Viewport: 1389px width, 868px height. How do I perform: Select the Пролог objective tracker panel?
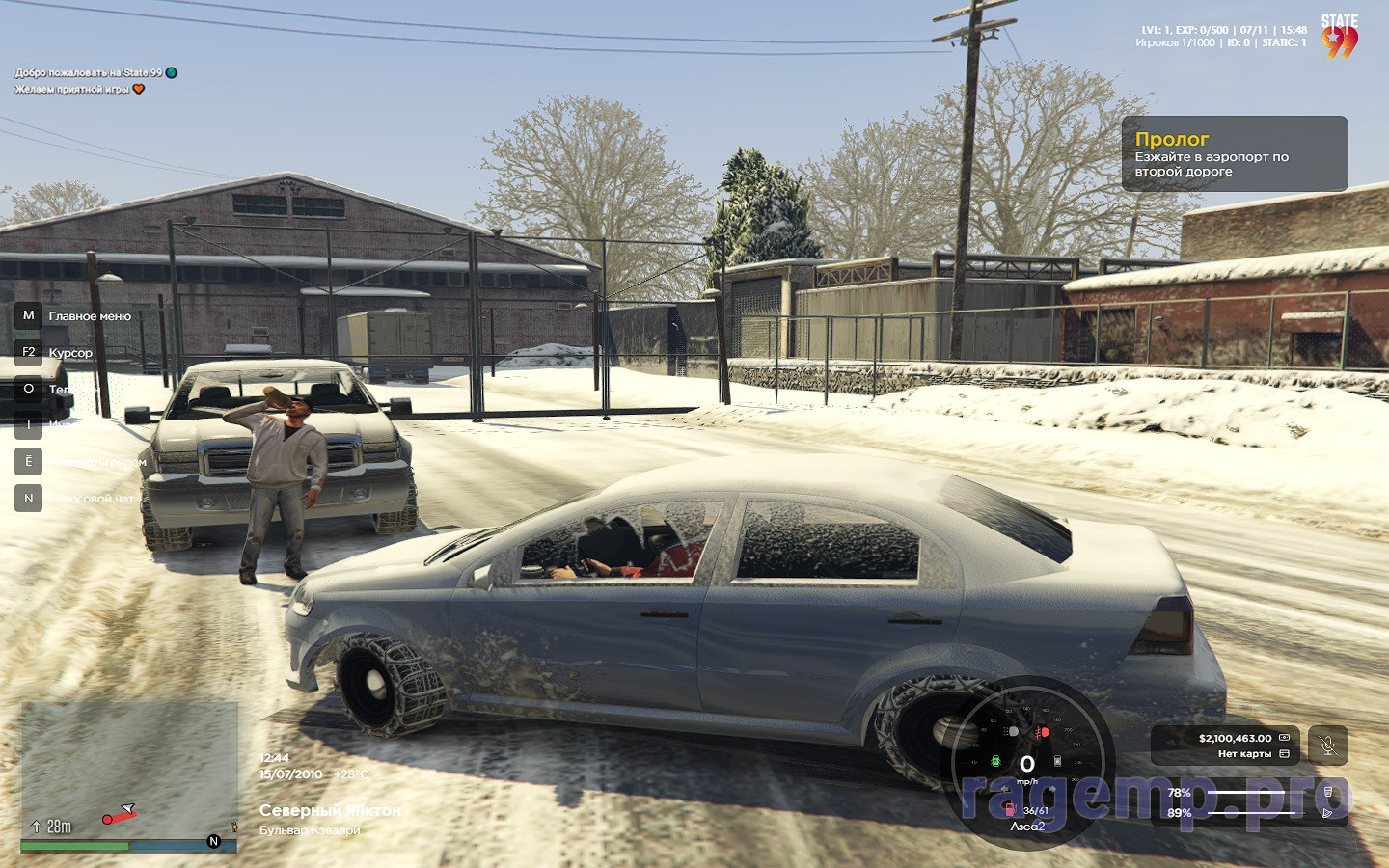tap(1234, 154)
